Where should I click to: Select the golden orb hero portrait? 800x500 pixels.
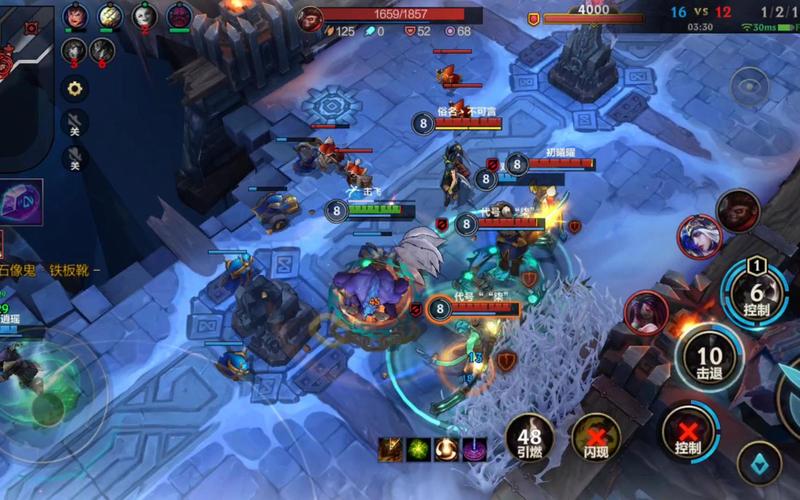click(x=110, y=16)
